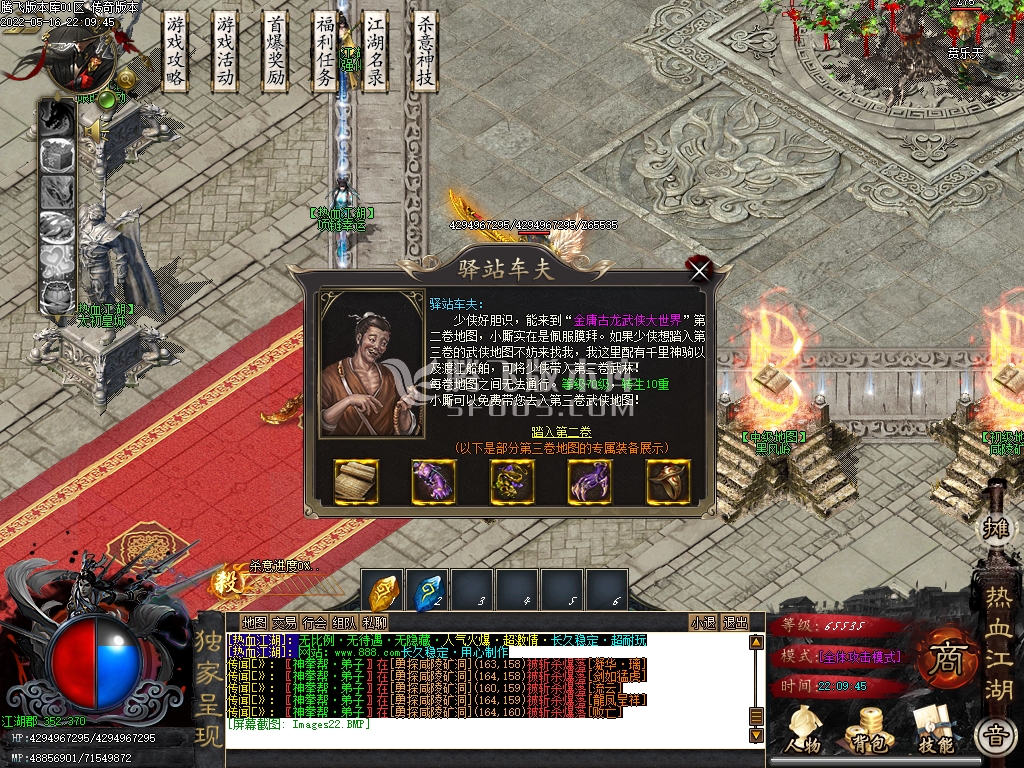Viewport: 1024px width, 768px height.
Task: Click the magnifier icon beside the portrait
Action: tap(127, 80)
